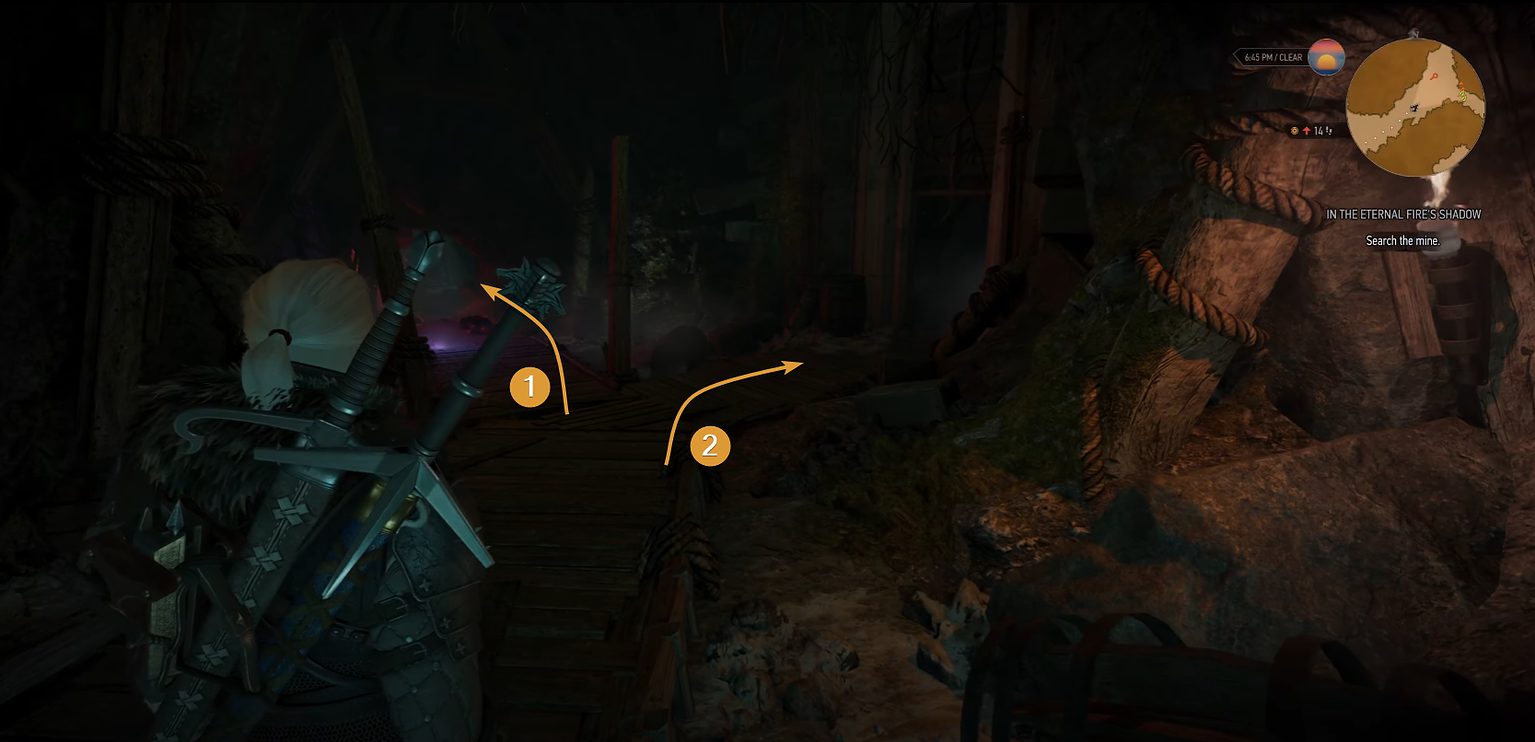Select the orange key quest marker on minimap
Image resolution: width=1535 pixels, height=742 pixels.
click(x=1434, y=77)
